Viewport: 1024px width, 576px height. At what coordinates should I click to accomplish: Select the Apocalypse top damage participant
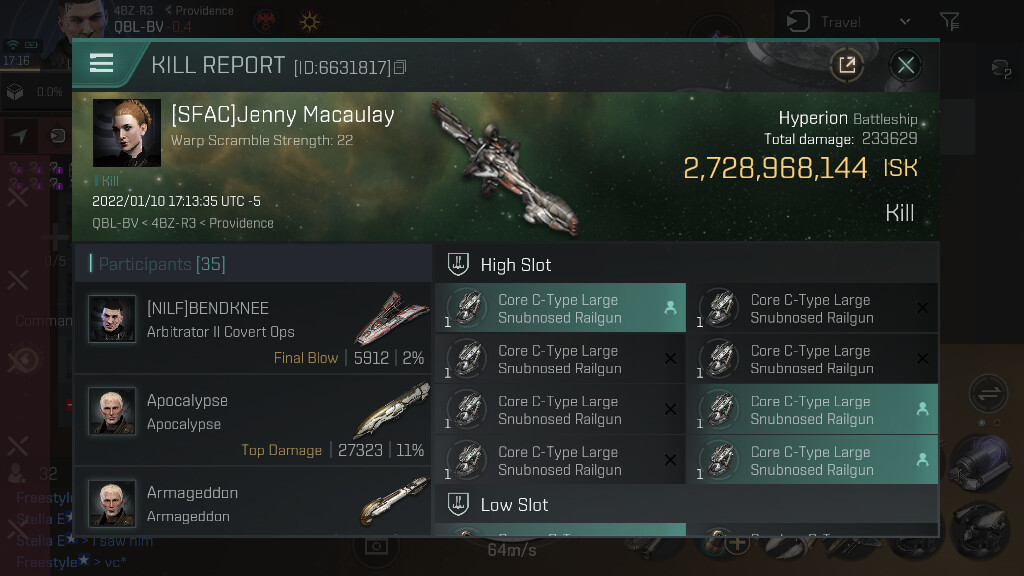coord(252,411)
